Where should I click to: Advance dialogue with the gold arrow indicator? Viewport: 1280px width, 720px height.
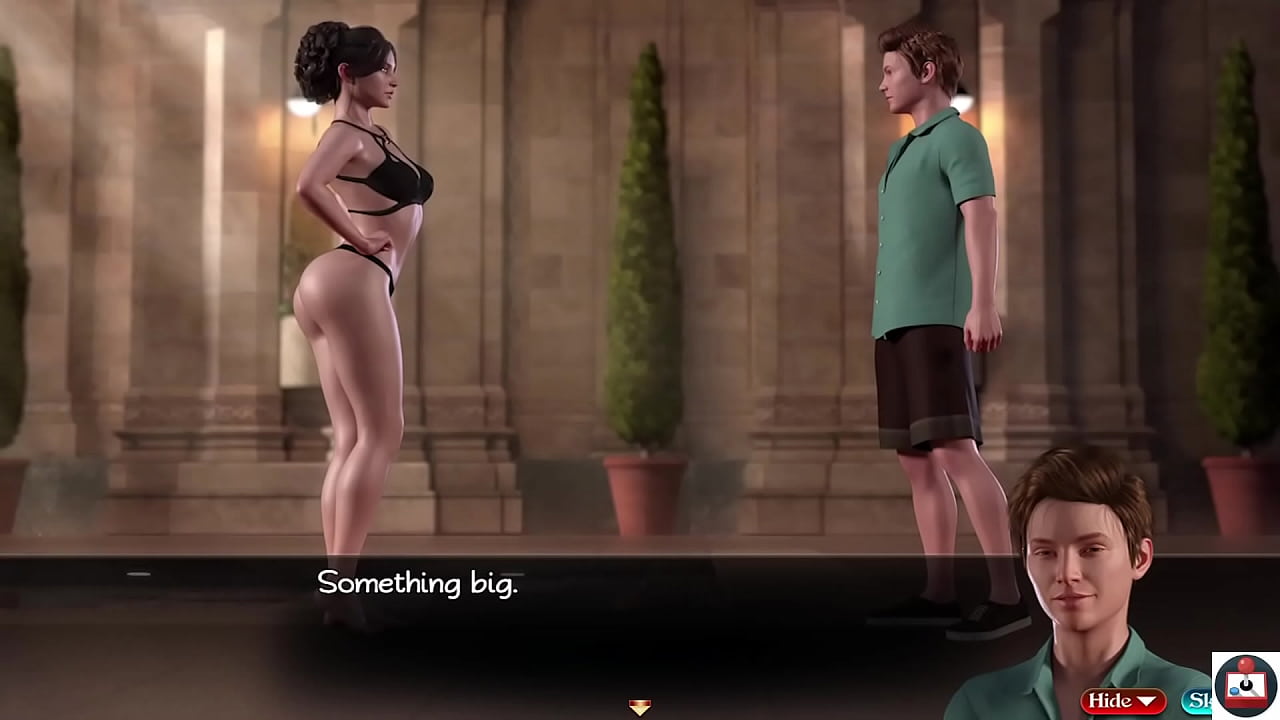pyautogui.click(x=640, y=707)
